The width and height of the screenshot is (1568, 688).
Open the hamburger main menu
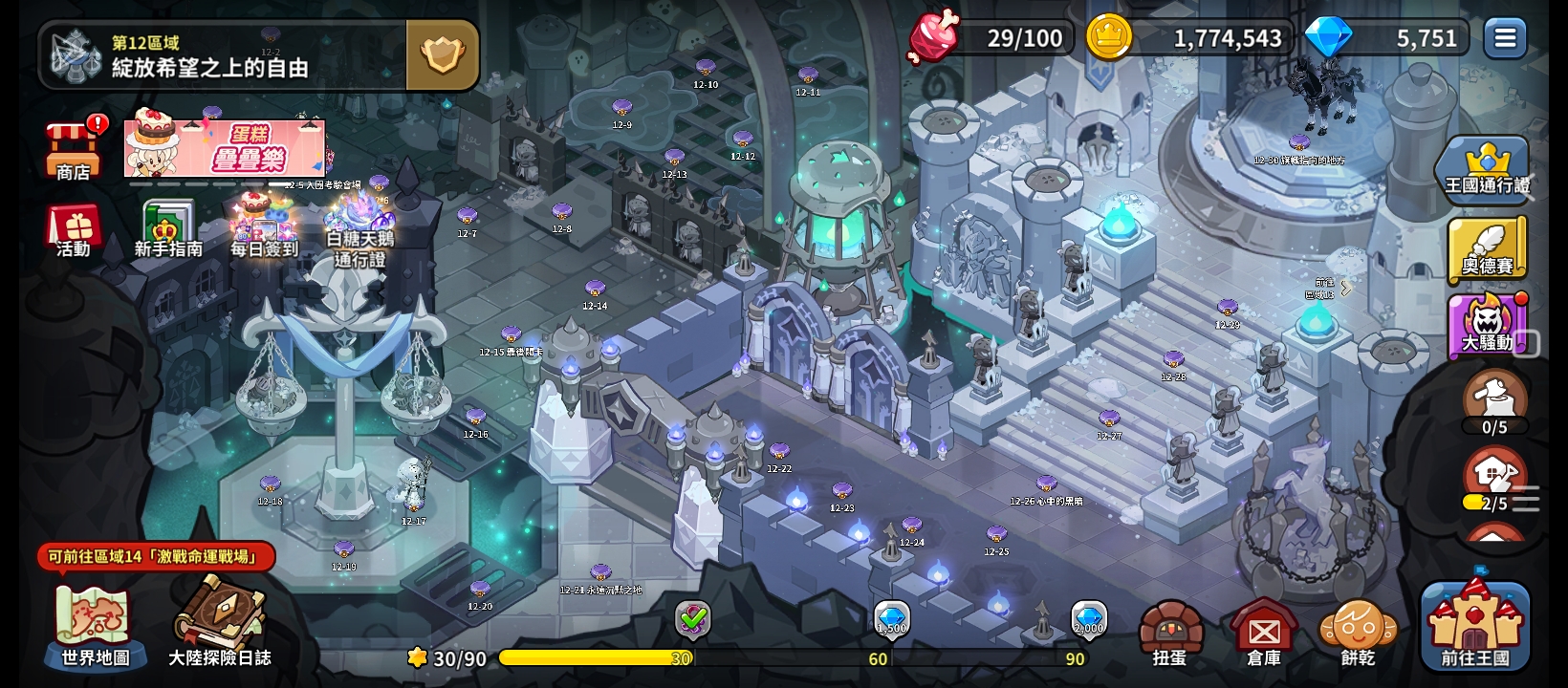1505,38
